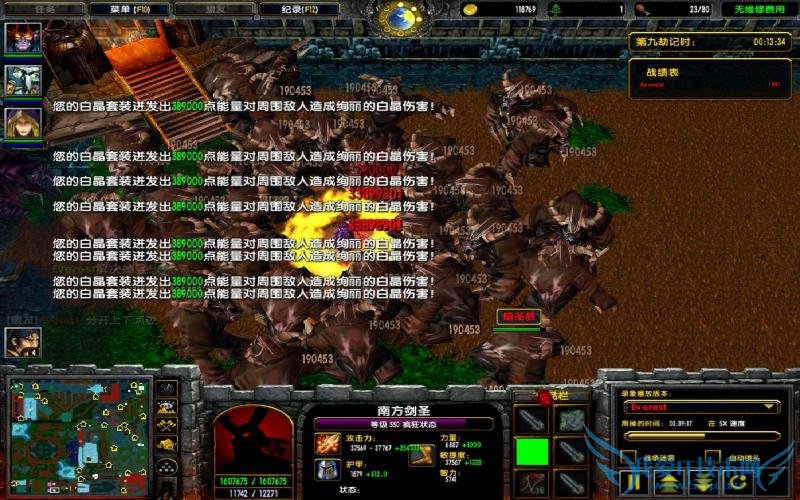800x500 pixels.
Task: Click the 南方剑圣 unit portrait
Action: tap(253, 439)
